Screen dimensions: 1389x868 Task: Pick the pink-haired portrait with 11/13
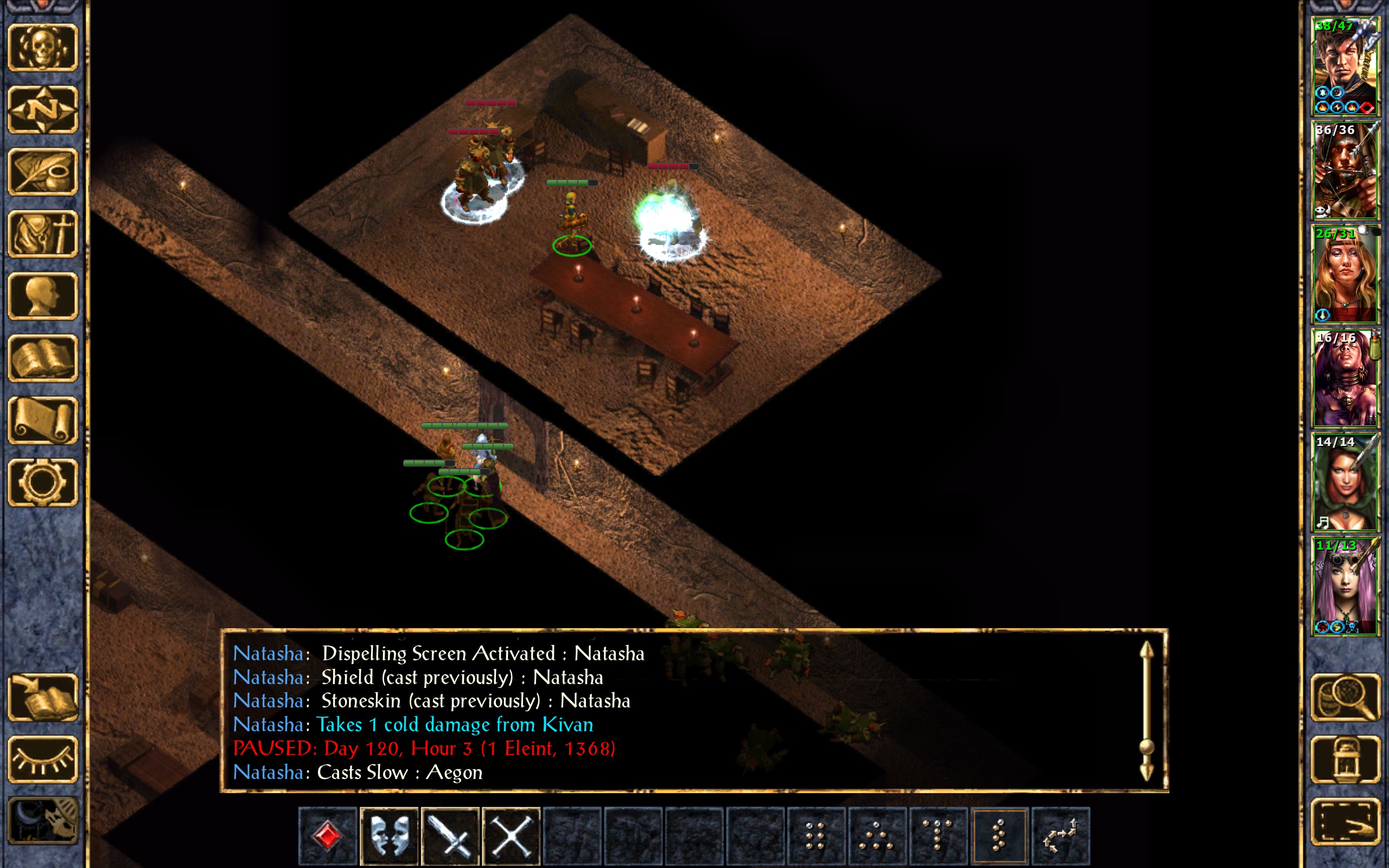(x=1345, y=586)
